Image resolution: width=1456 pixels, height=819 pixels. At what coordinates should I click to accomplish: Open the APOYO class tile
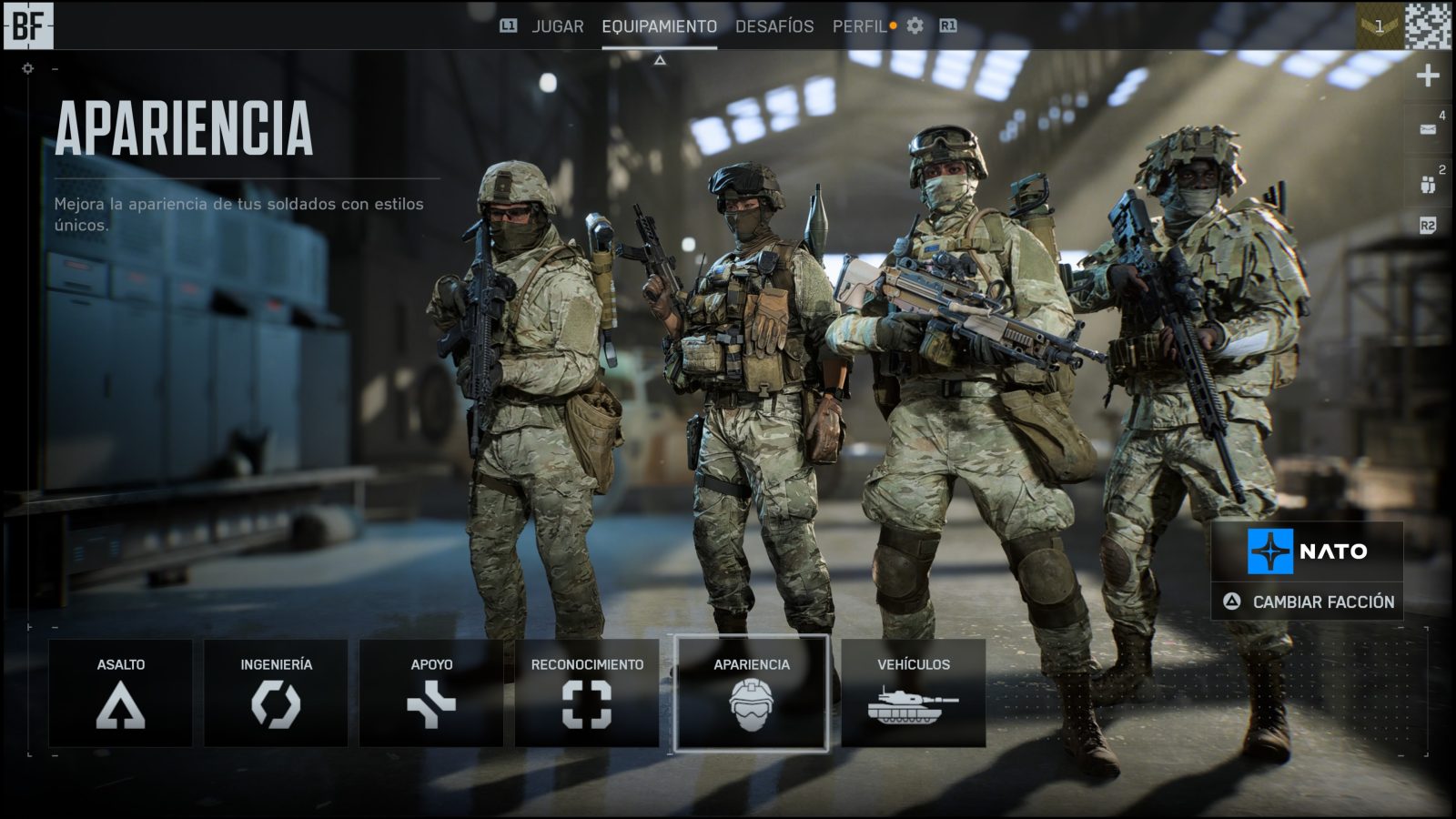click(x=431, y=693)
